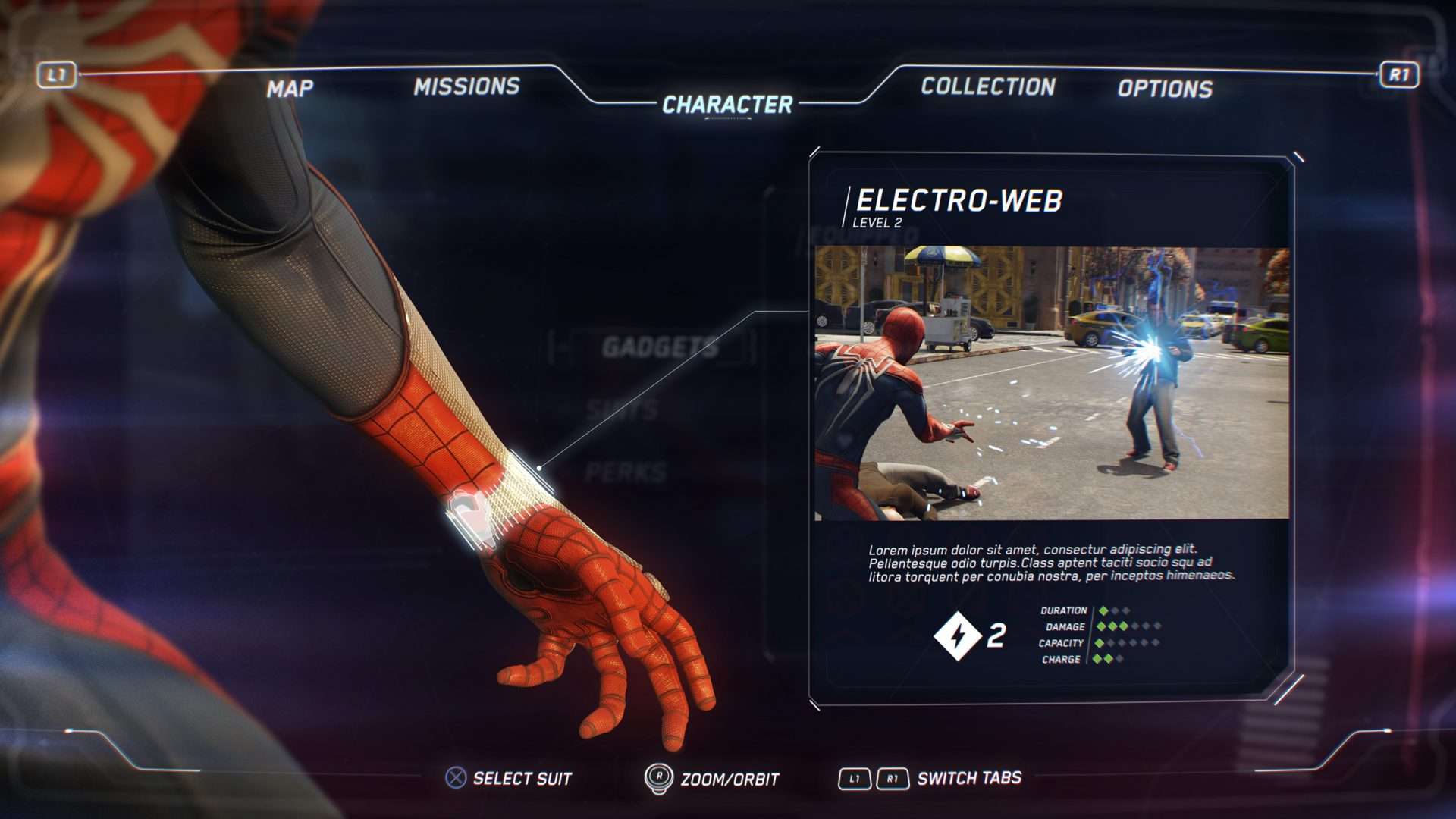Select the Character tab

727,105
